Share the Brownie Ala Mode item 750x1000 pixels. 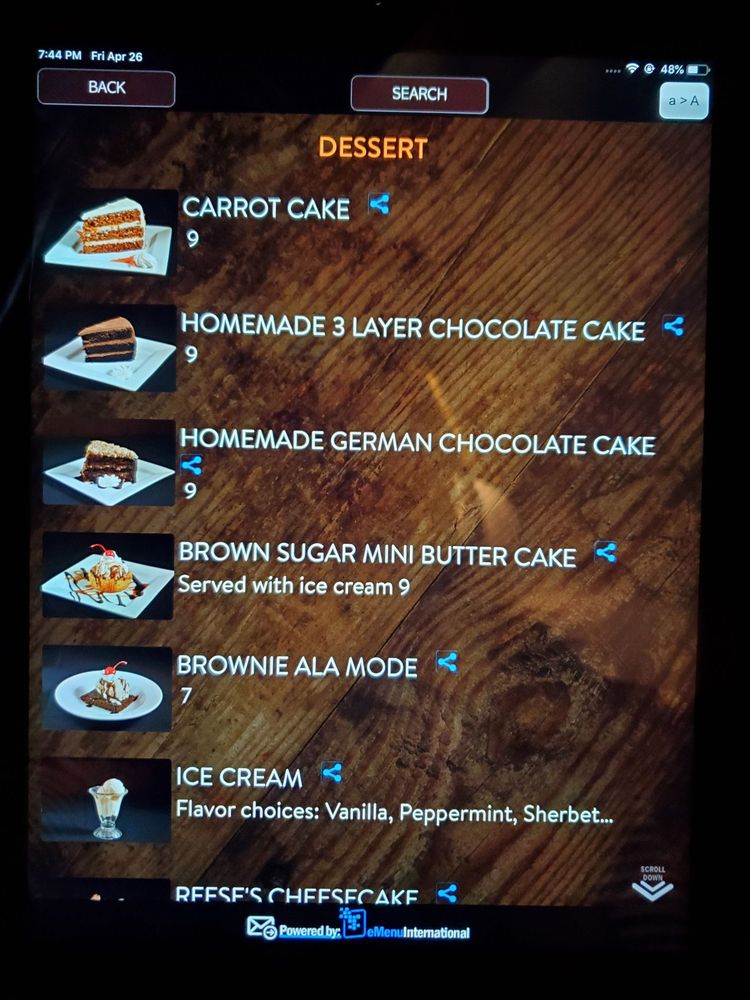point(447,662)
